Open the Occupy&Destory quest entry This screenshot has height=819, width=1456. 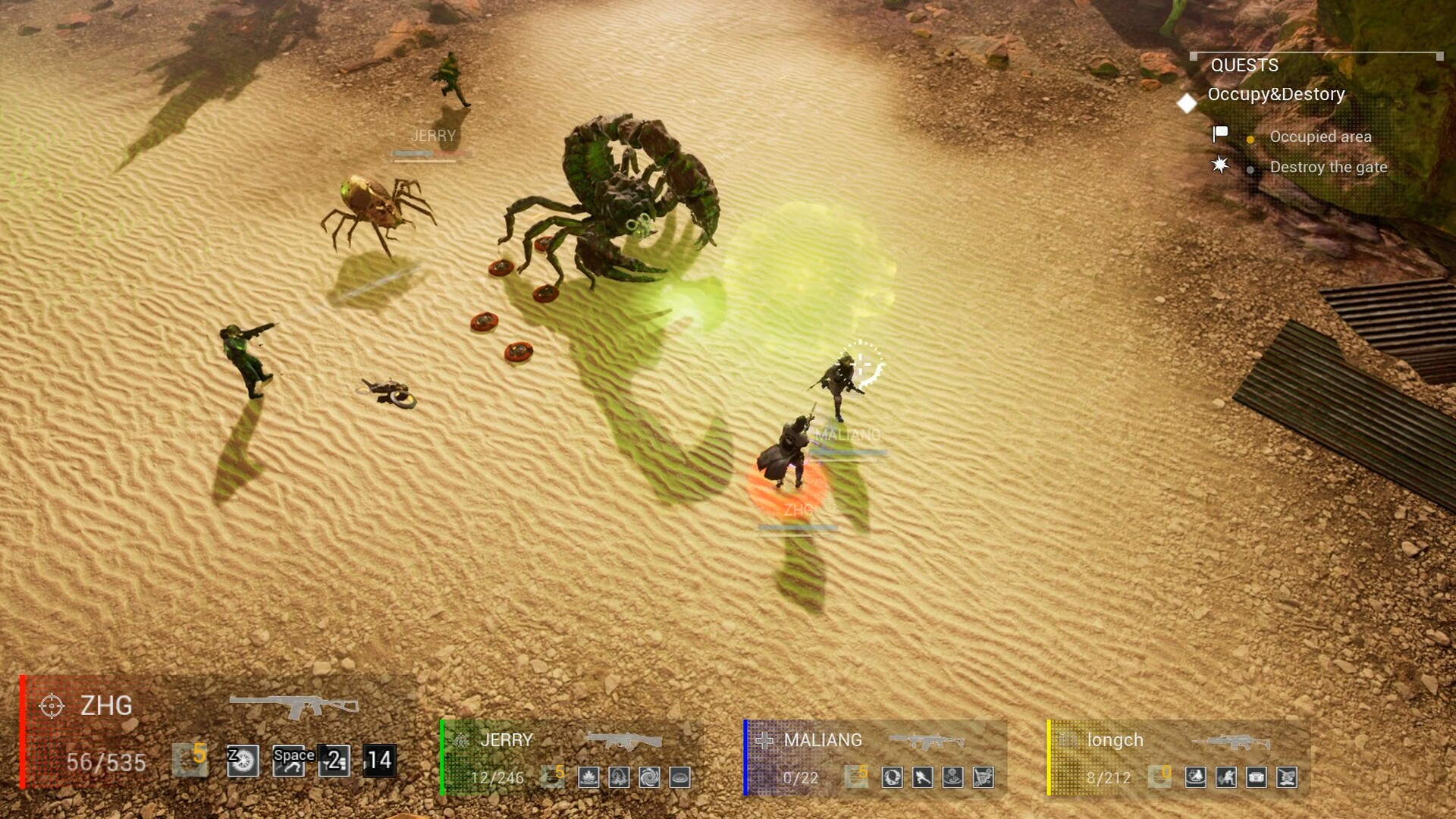pos(1276,95)
